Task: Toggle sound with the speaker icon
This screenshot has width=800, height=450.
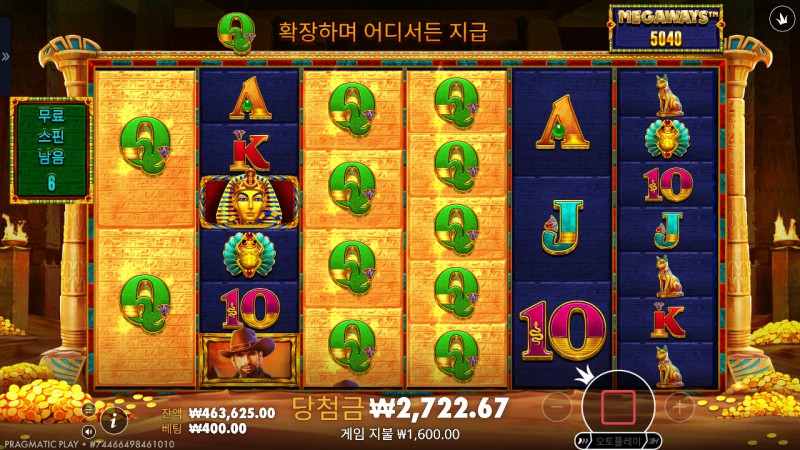Action: [x=88, y=431]
